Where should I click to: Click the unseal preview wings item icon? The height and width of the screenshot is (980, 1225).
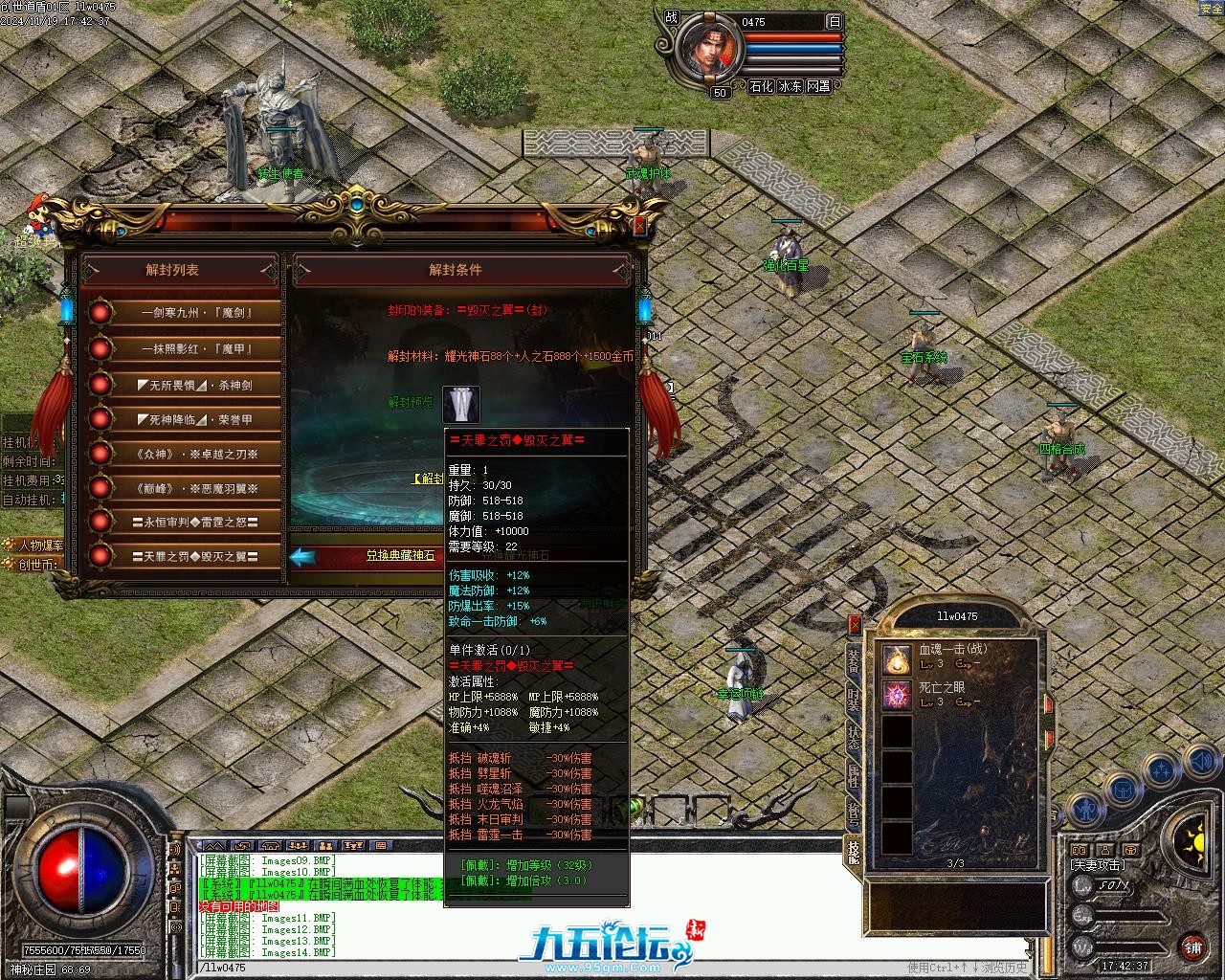(x=461, y=405)
